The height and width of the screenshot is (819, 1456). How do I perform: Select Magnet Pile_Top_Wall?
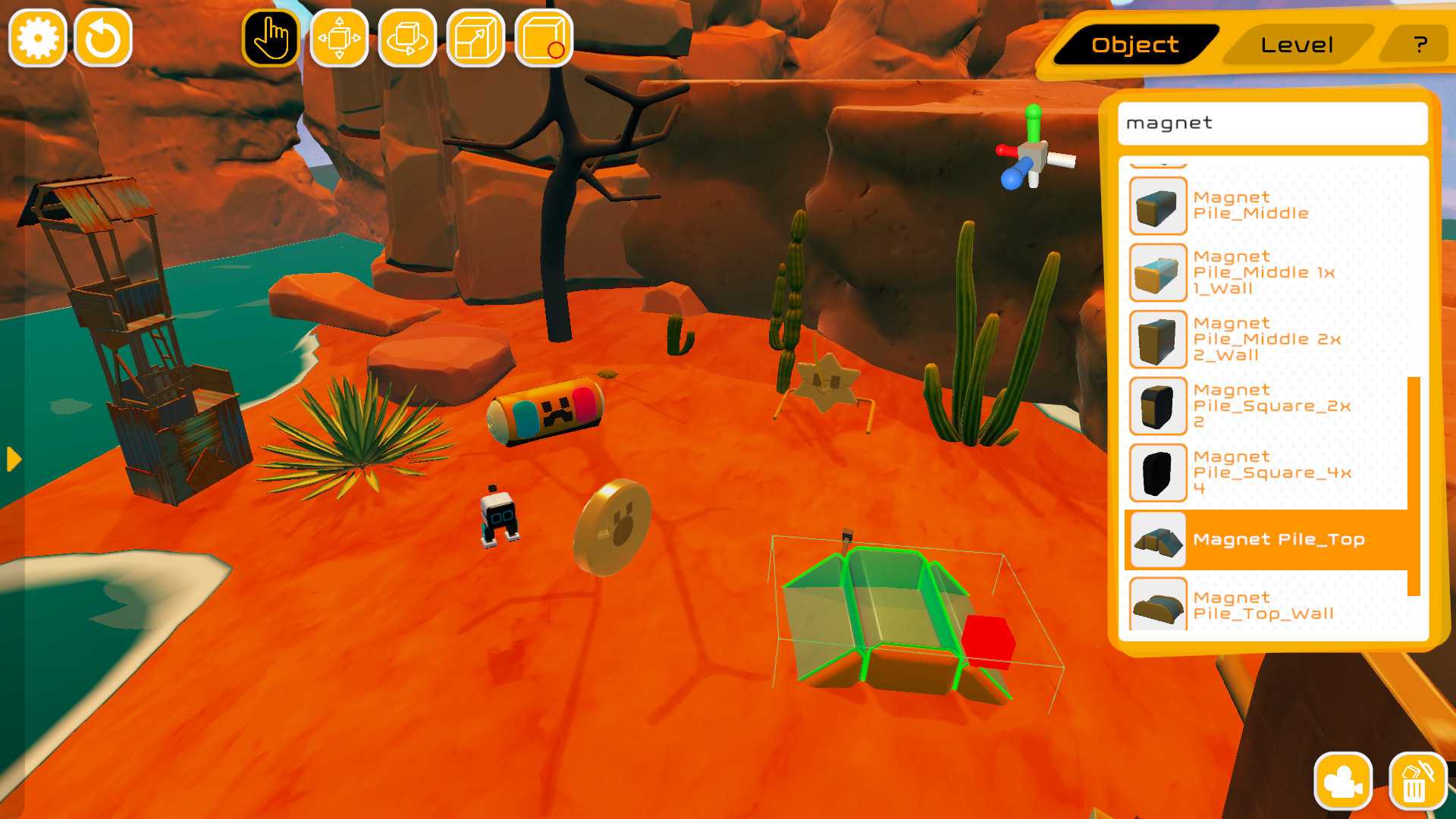[1251, 605]
